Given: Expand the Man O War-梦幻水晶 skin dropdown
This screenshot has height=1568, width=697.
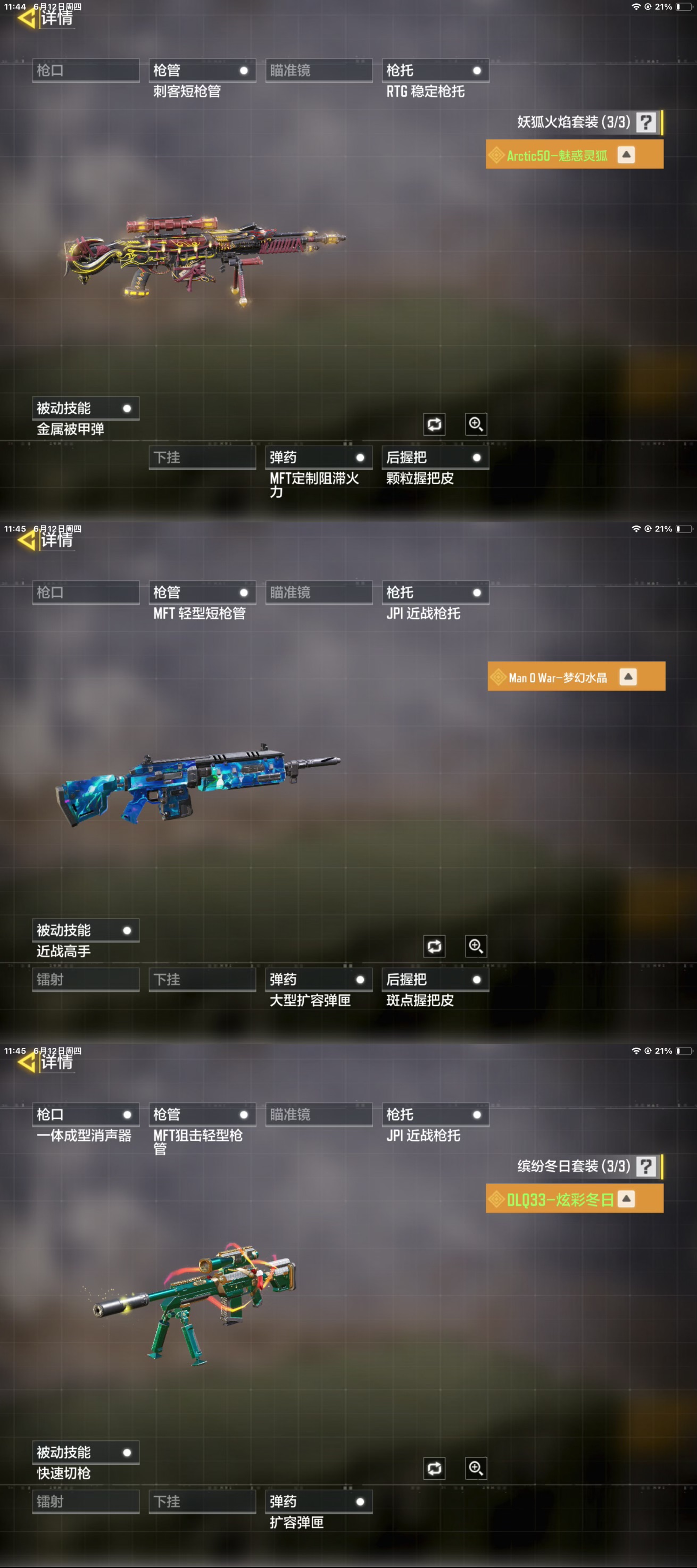Looking at the screenshot, I should [x=628, y=677].
